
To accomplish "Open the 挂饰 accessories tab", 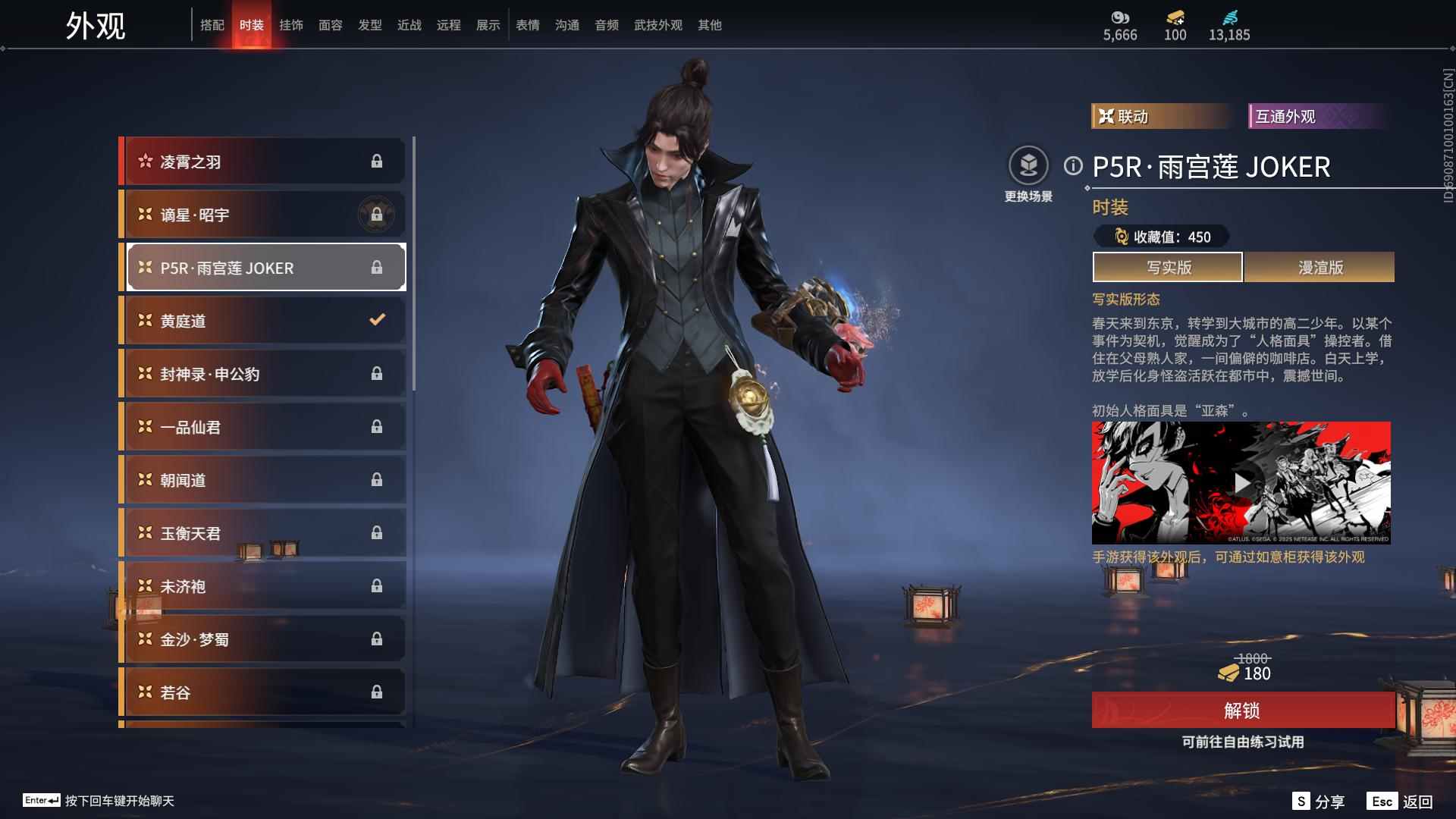I will point(291,25).
